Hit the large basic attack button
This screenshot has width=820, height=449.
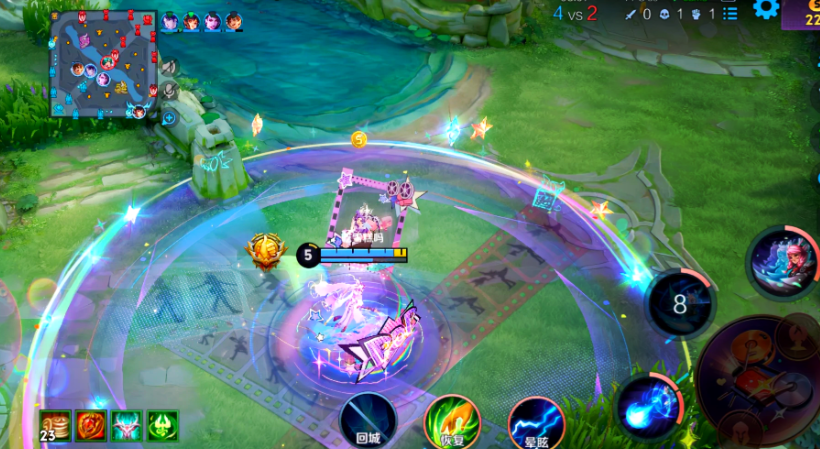(762, 379)
